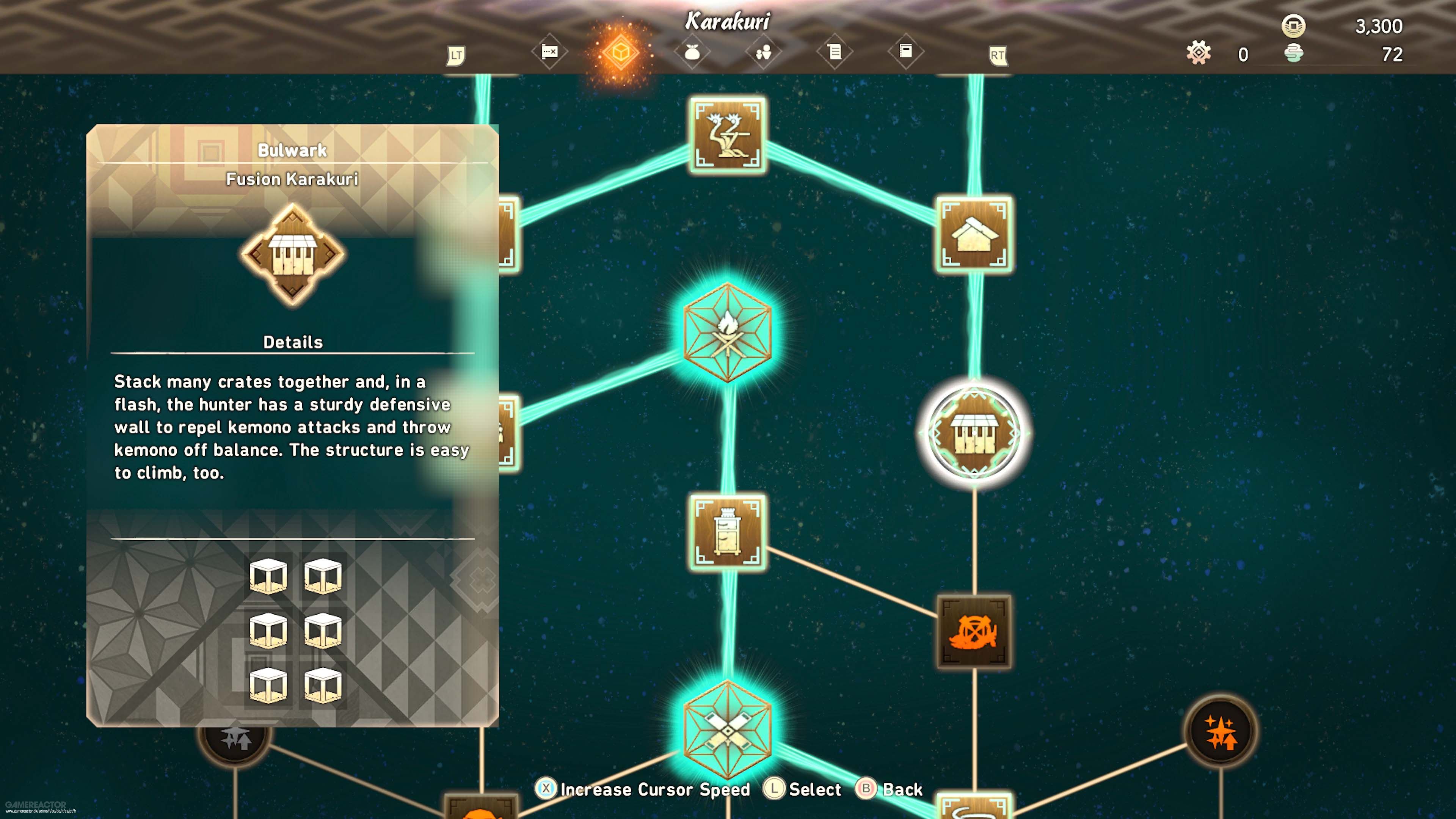
Task: Choose the locked orange wheel node
Action: (x=974, y=632)
